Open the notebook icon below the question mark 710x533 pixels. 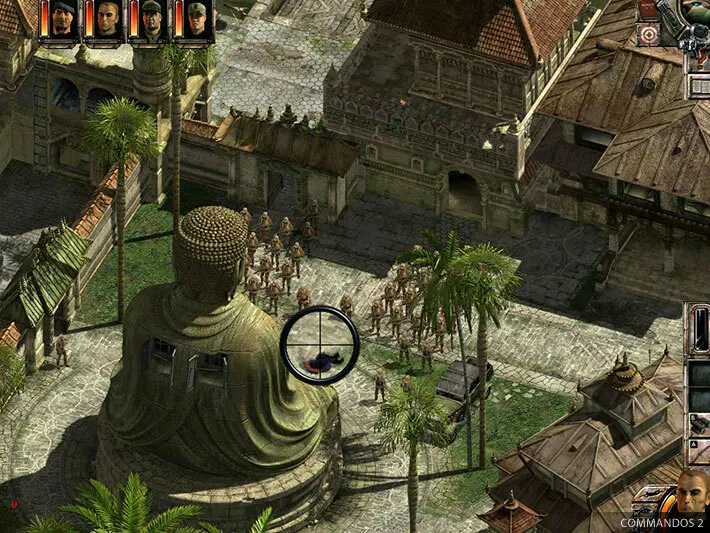pyautogui.click(x=698, y=85)
